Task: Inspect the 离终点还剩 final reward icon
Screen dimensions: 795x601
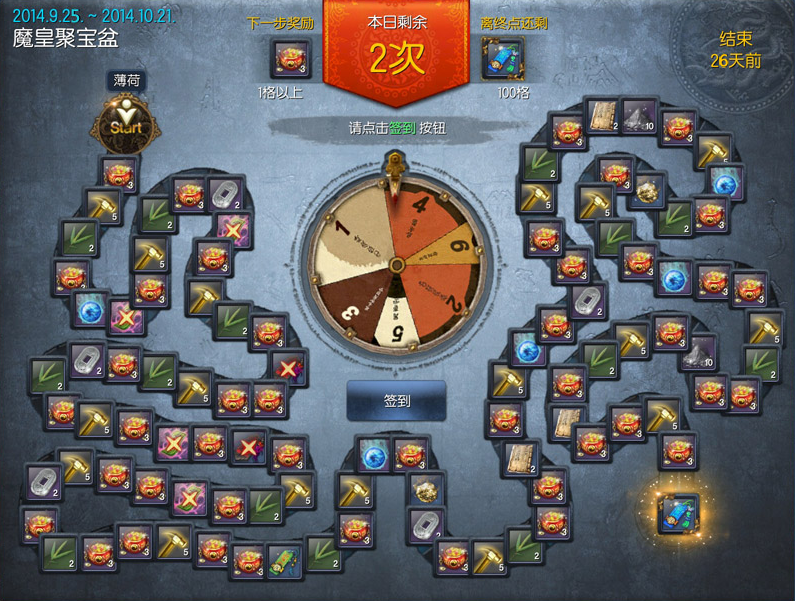Action: tap(502, 58)
